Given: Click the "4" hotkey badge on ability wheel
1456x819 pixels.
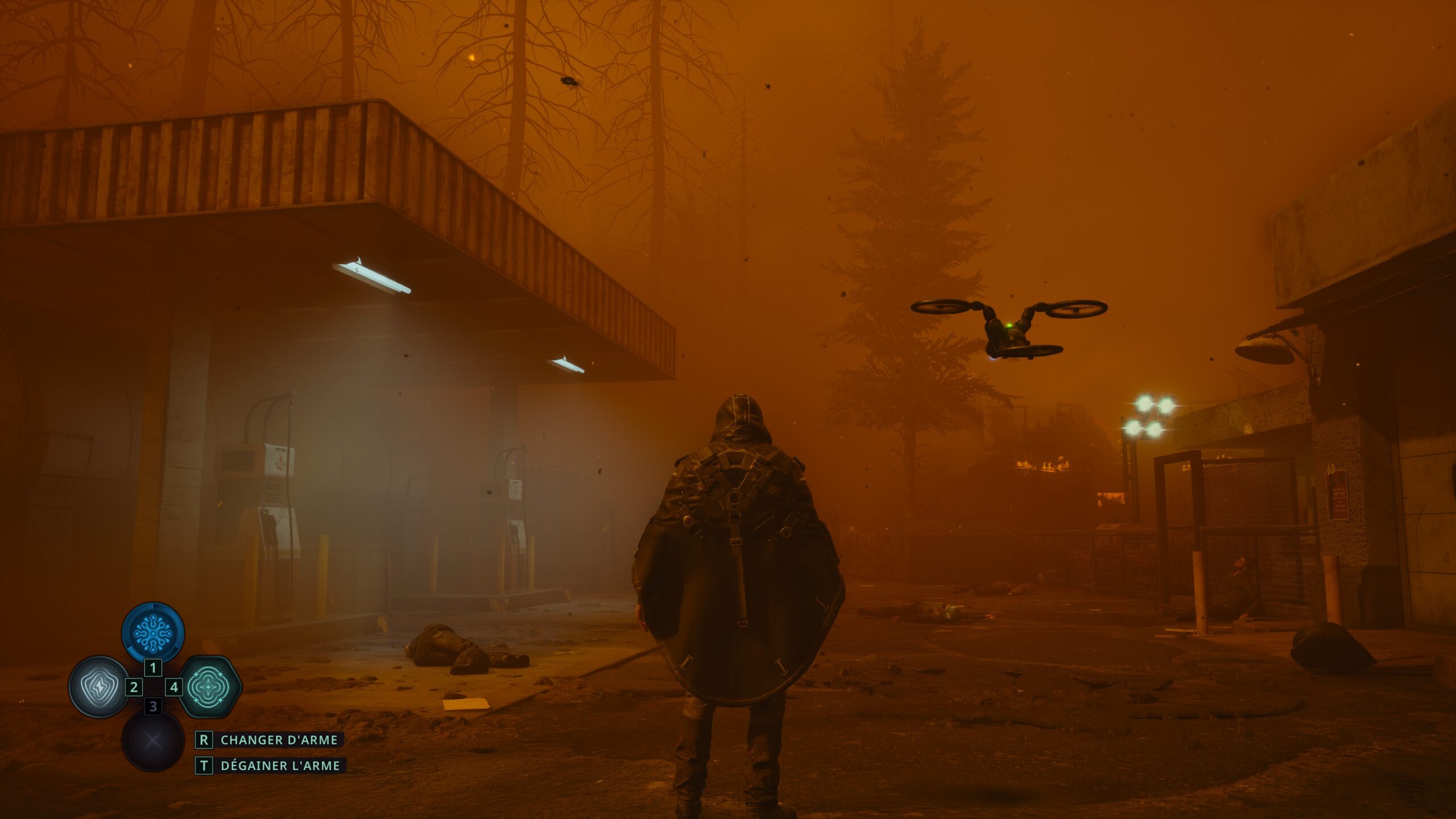Looking at the screenshot, I should 175,688.
